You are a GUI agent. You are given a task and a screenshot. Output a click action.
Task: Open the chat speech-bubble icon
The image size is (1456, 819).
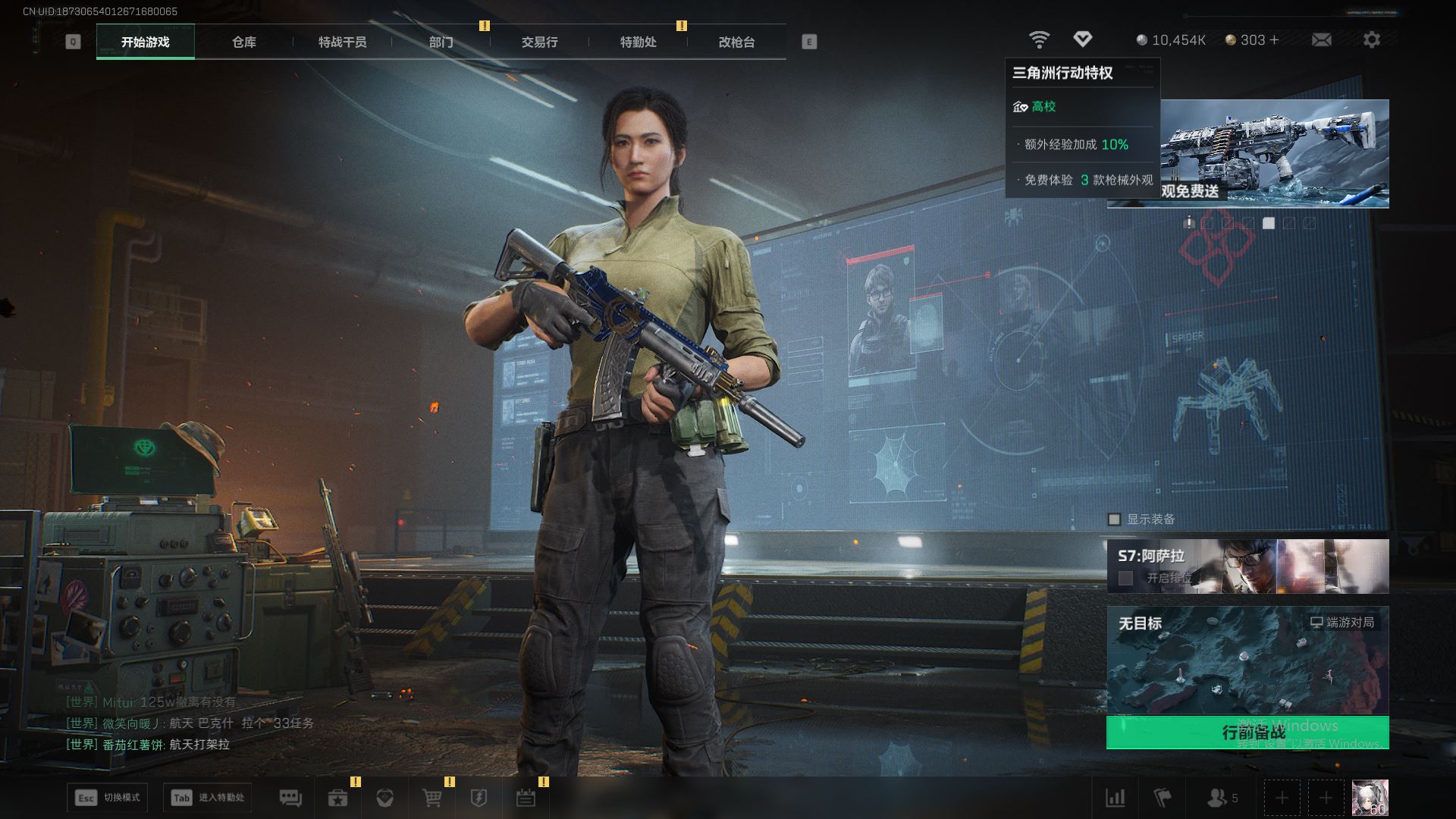pyautogui.click(x=290, y=798)
